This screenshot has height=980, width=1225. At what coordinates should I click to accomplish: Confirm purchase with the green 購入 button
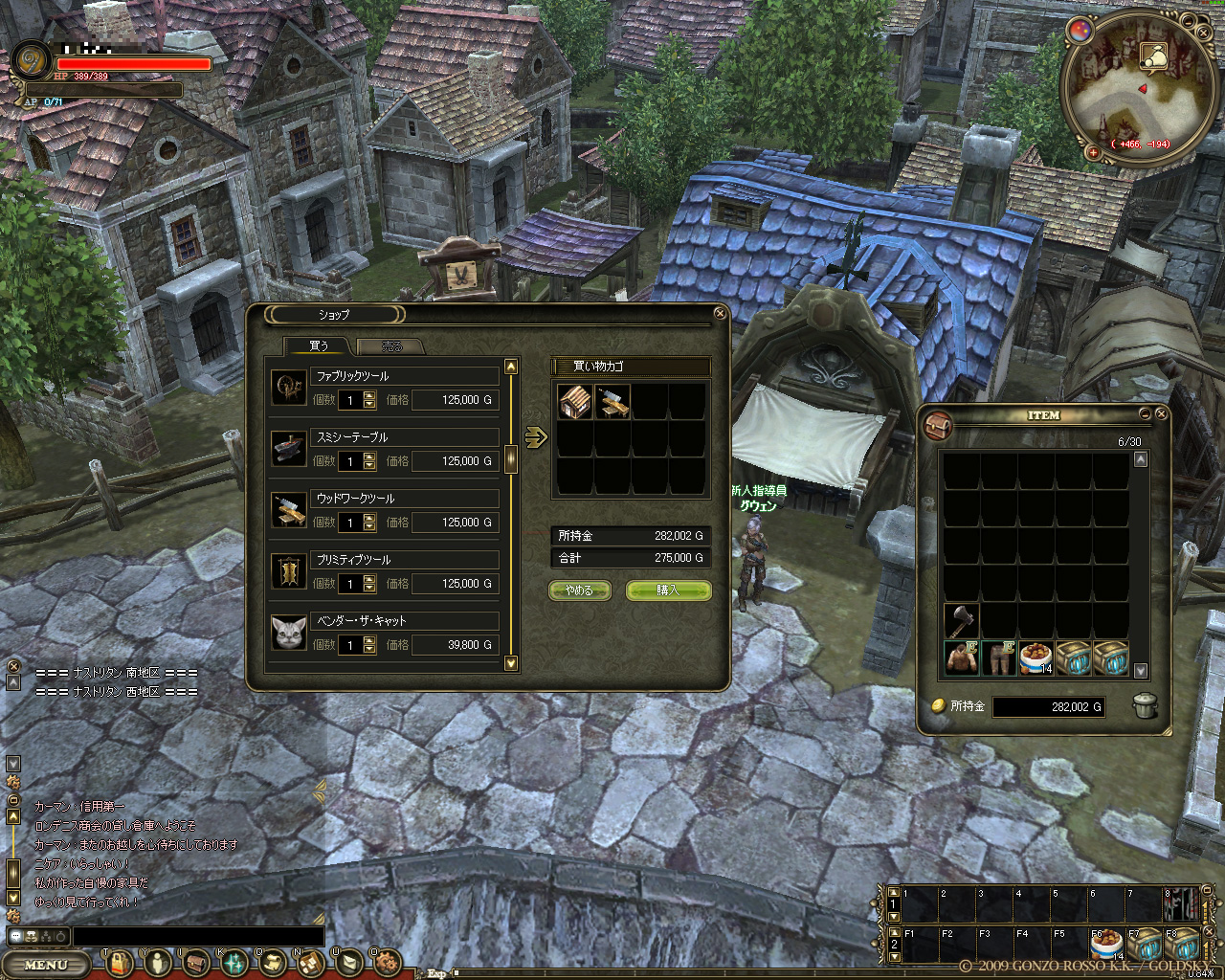pyautogui.click(x=668, y=590)
